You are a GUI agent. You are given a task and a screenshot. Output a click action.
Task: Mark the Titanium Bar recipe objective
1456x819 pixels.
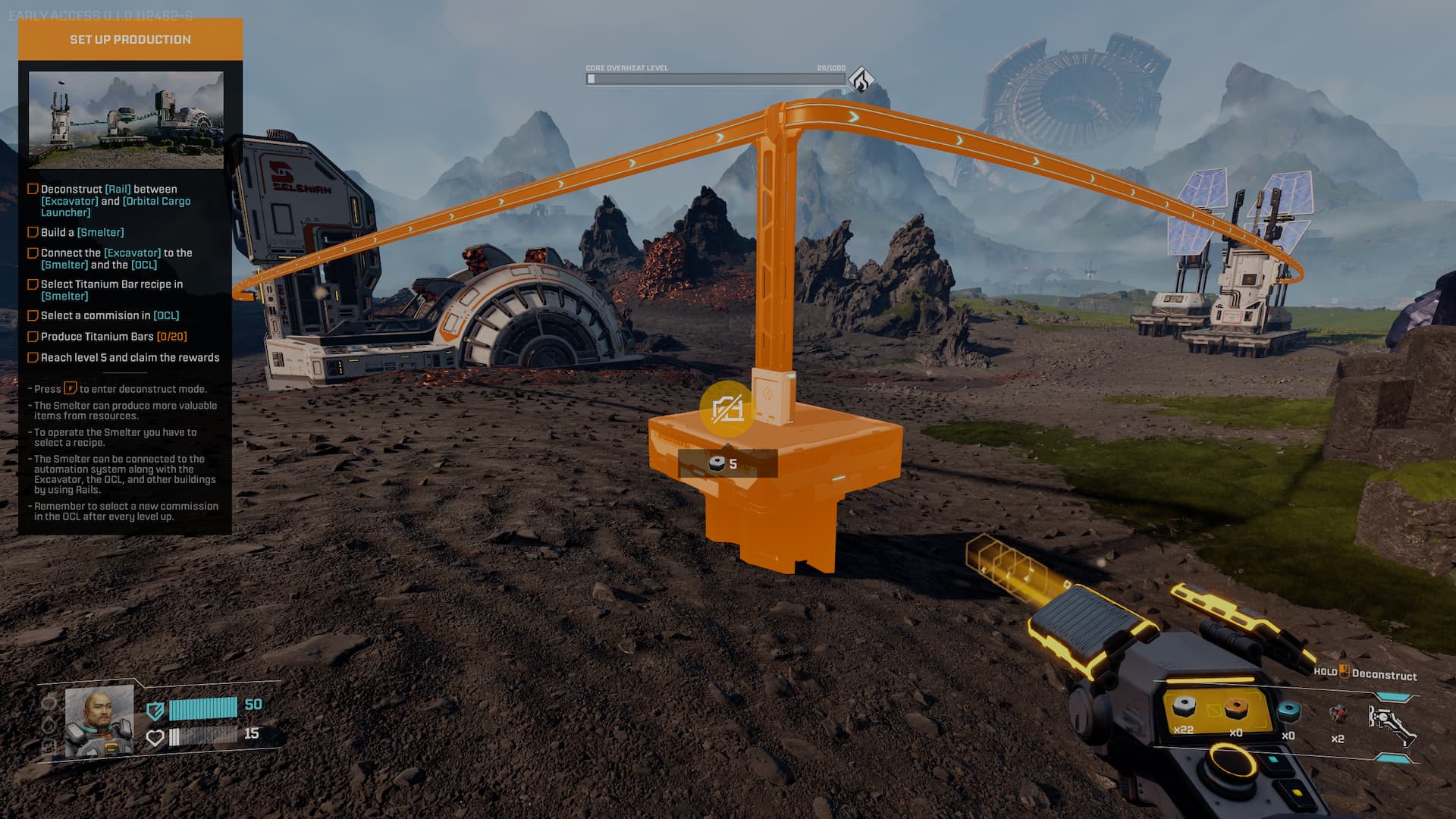(x=33, y=284)
